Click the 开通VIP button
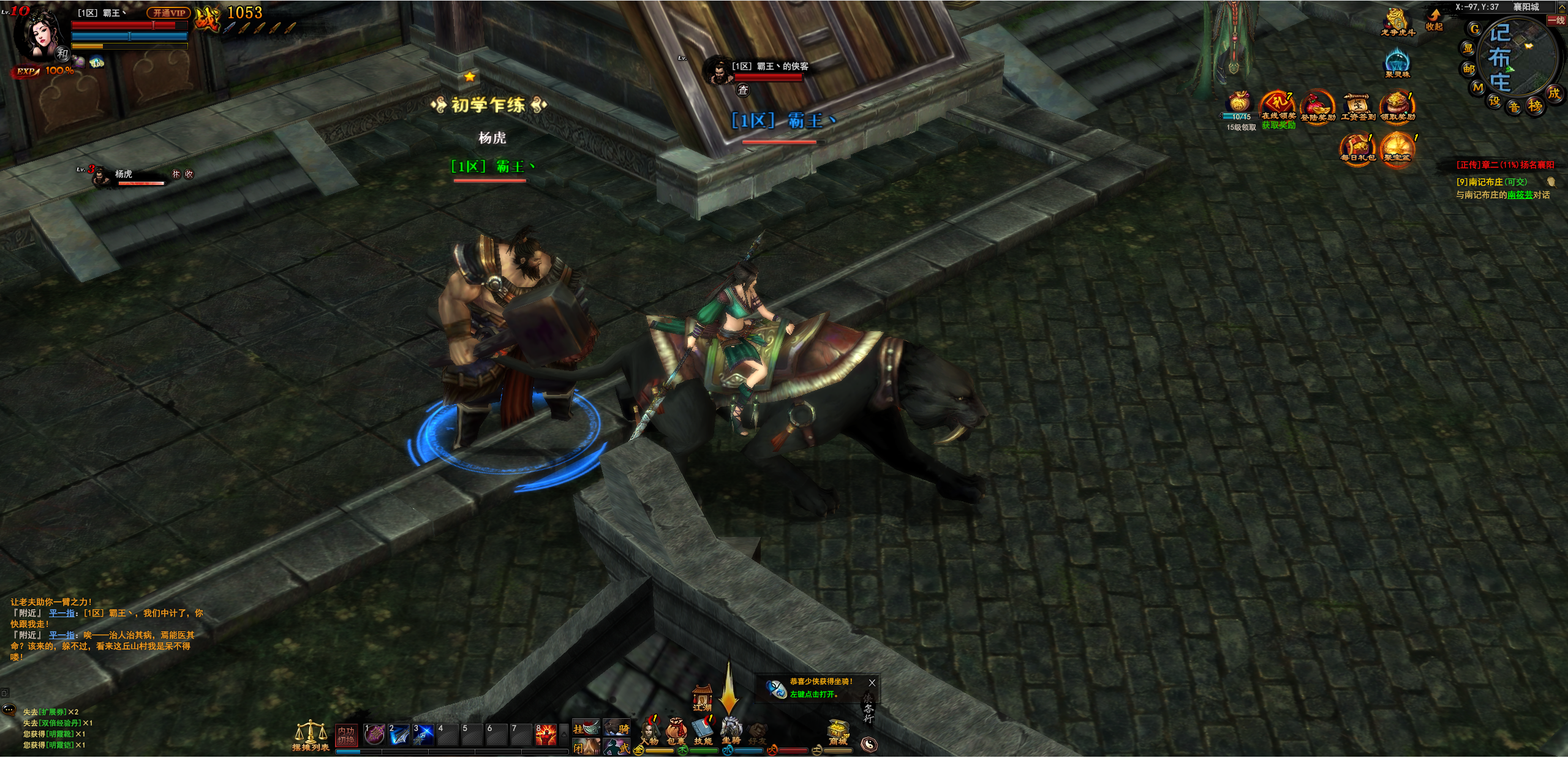This screenshot has width=1568, height=758. tap(168, 13)
